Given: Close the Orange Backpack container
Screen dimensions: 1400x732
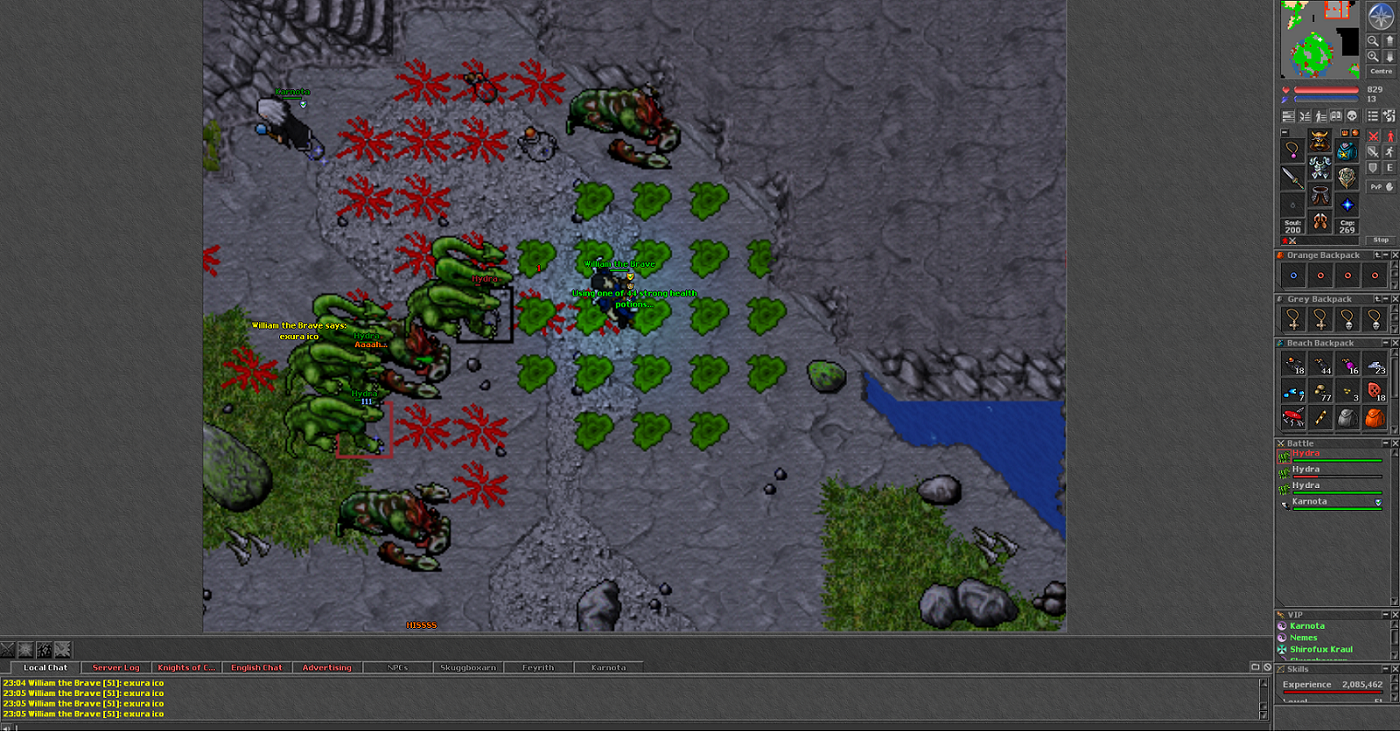Looking at the screenshot, I should pos(1395,255).
